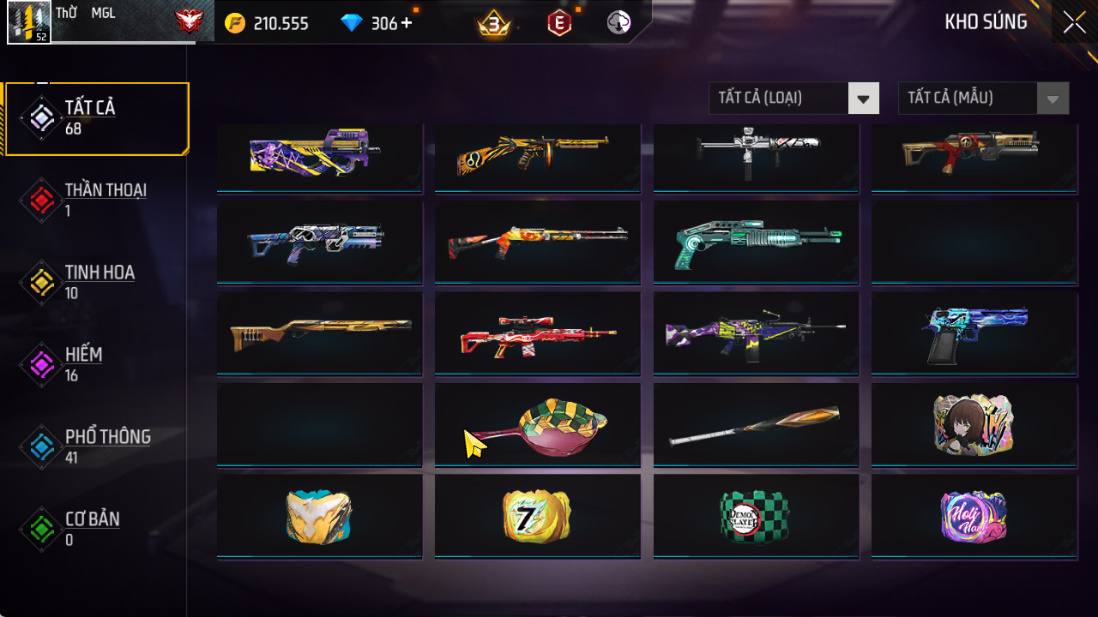Screen dimensions: 1098x617
Task: Select the Tất Cả category tab
Action: (x=97, y=118)
